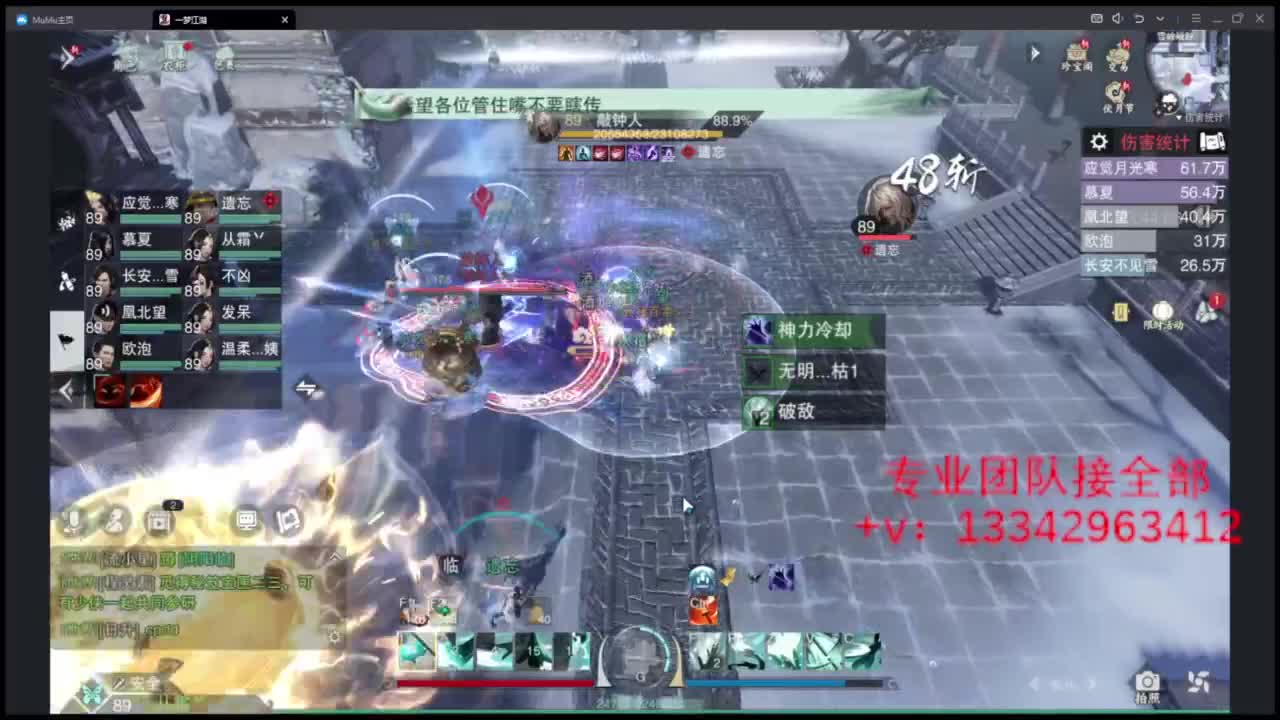The image size is (1280, 720).
Task: Open the 珍宝阁 treasure pavilion icon
Action: (x=1078, y=52)
